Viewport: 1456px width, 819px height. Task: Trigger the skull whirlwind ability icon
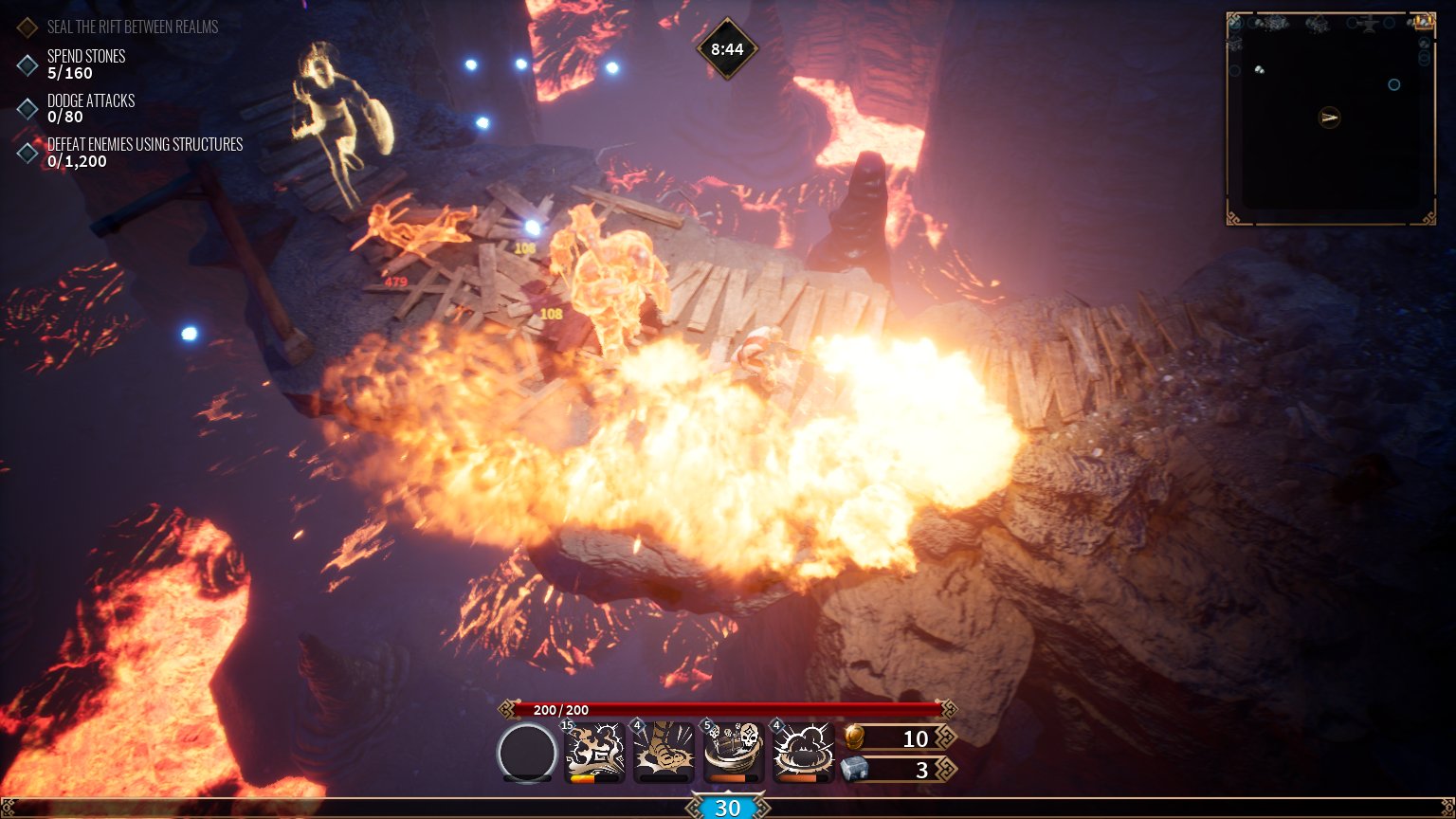(734, 751)
